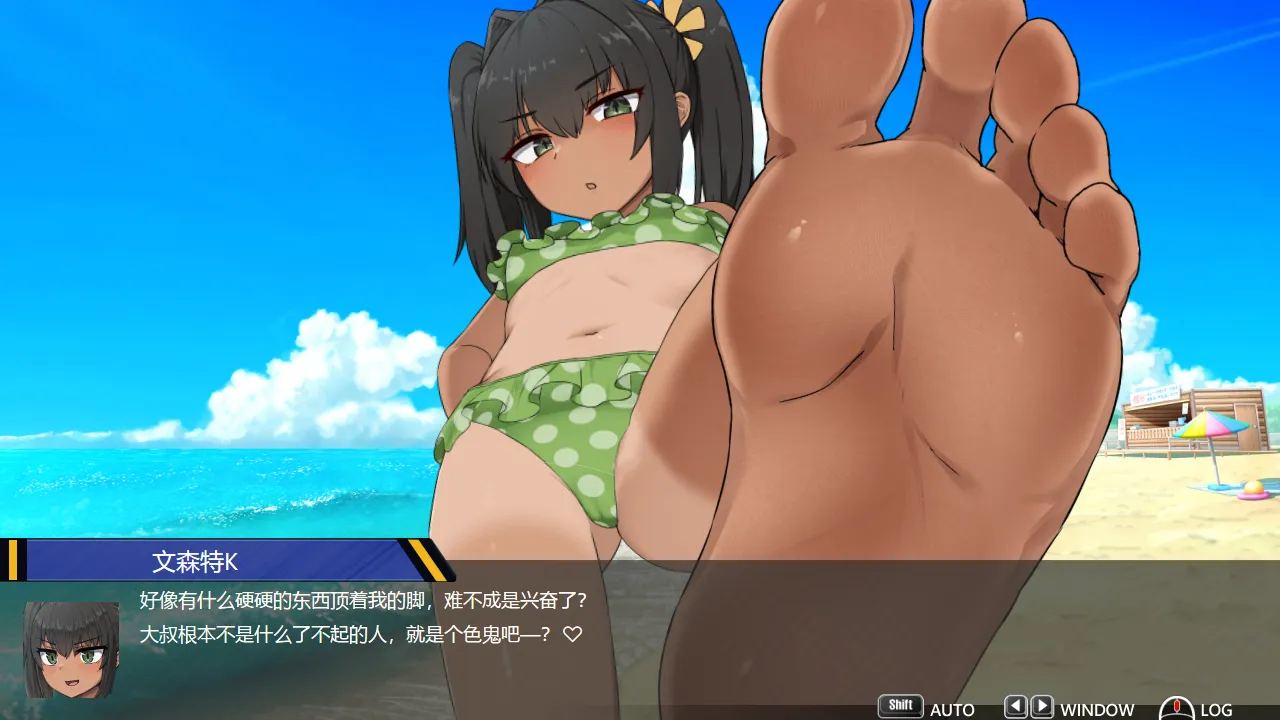Image resolution: width=1280 pixels, height=720 pixels.
Task: Open the dialogue LOG
Action: [1214, 709]
